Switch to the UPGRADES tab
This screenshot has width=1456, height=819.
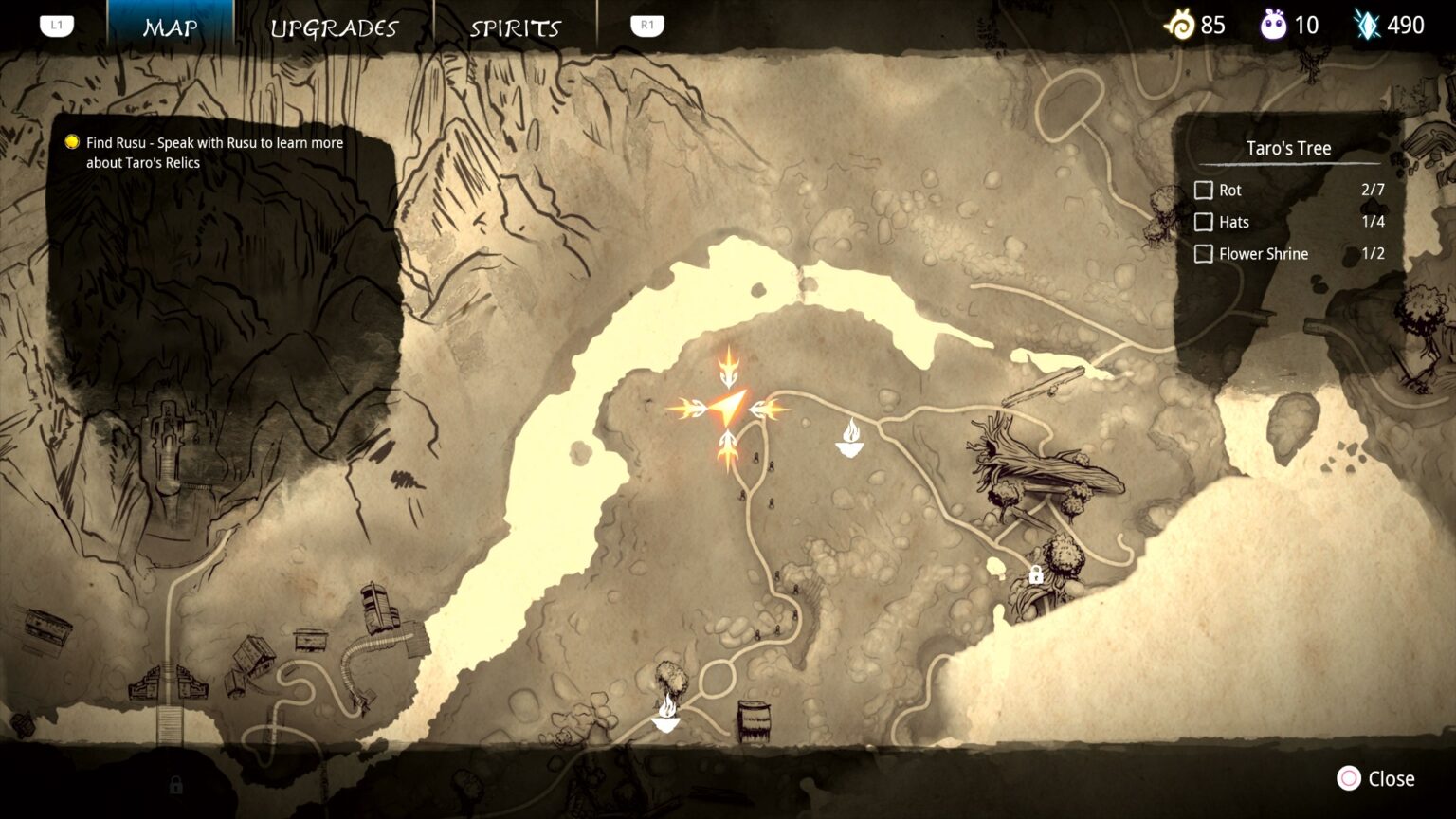click(x=335, y=27)
